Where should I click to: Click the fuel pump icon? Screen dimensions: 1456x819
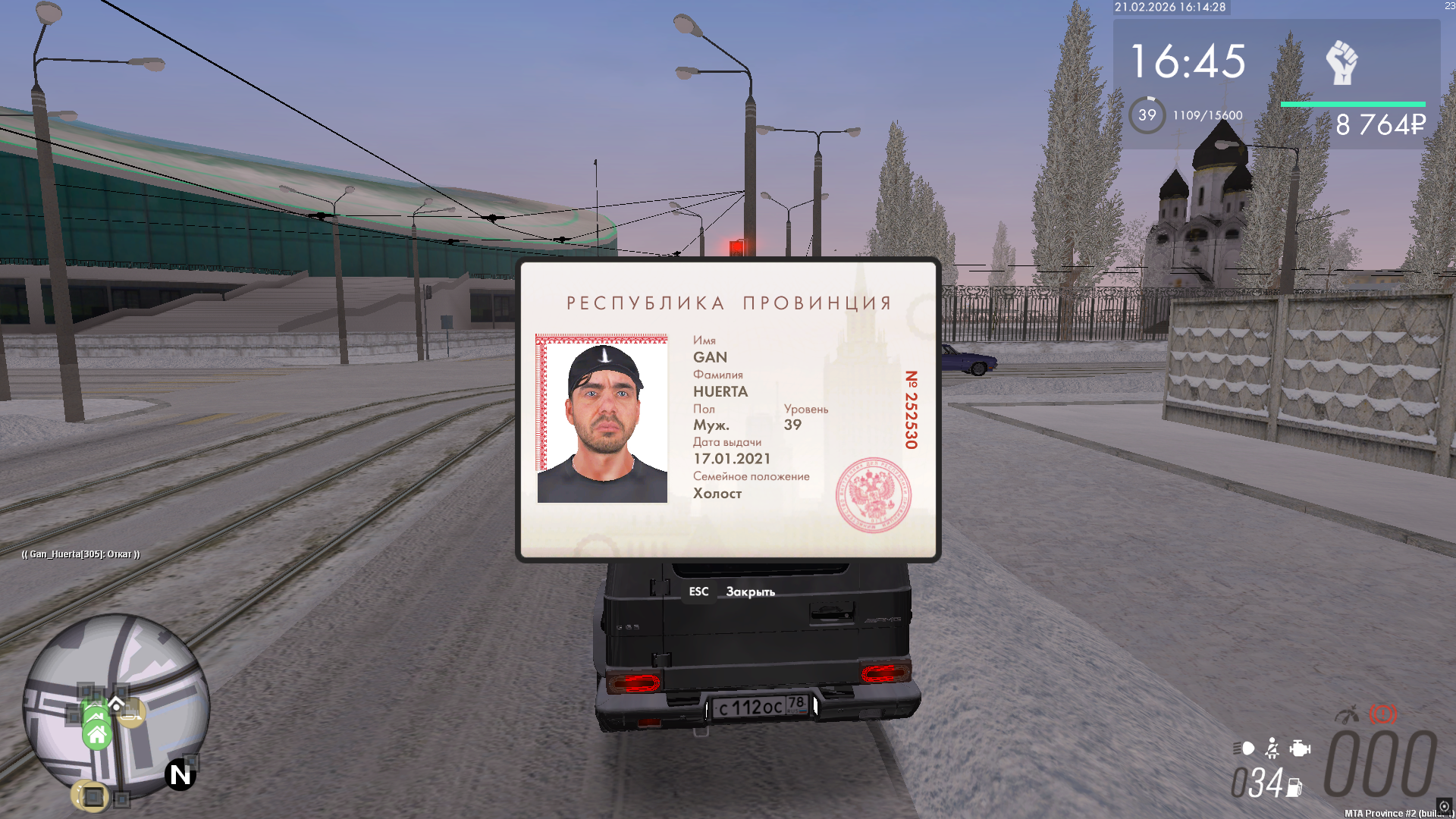[x=1294, y=788]
